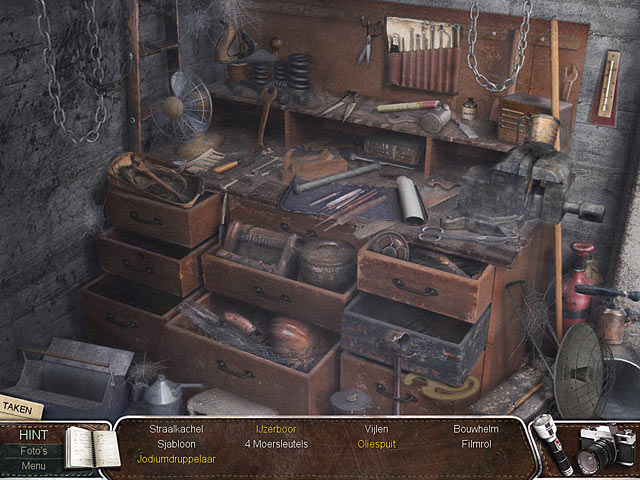Open the Foto's album
Viewport: 640px width, 480px height.
(33, 451)
